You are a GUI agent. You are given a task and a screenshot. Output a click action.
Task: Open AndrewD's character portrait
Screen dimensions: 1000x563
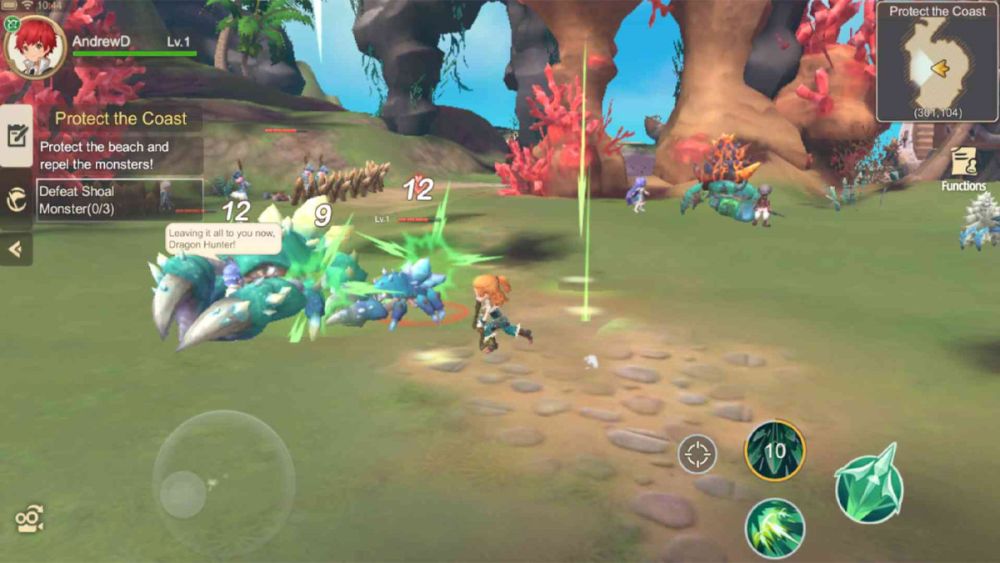tap(36, 46)
